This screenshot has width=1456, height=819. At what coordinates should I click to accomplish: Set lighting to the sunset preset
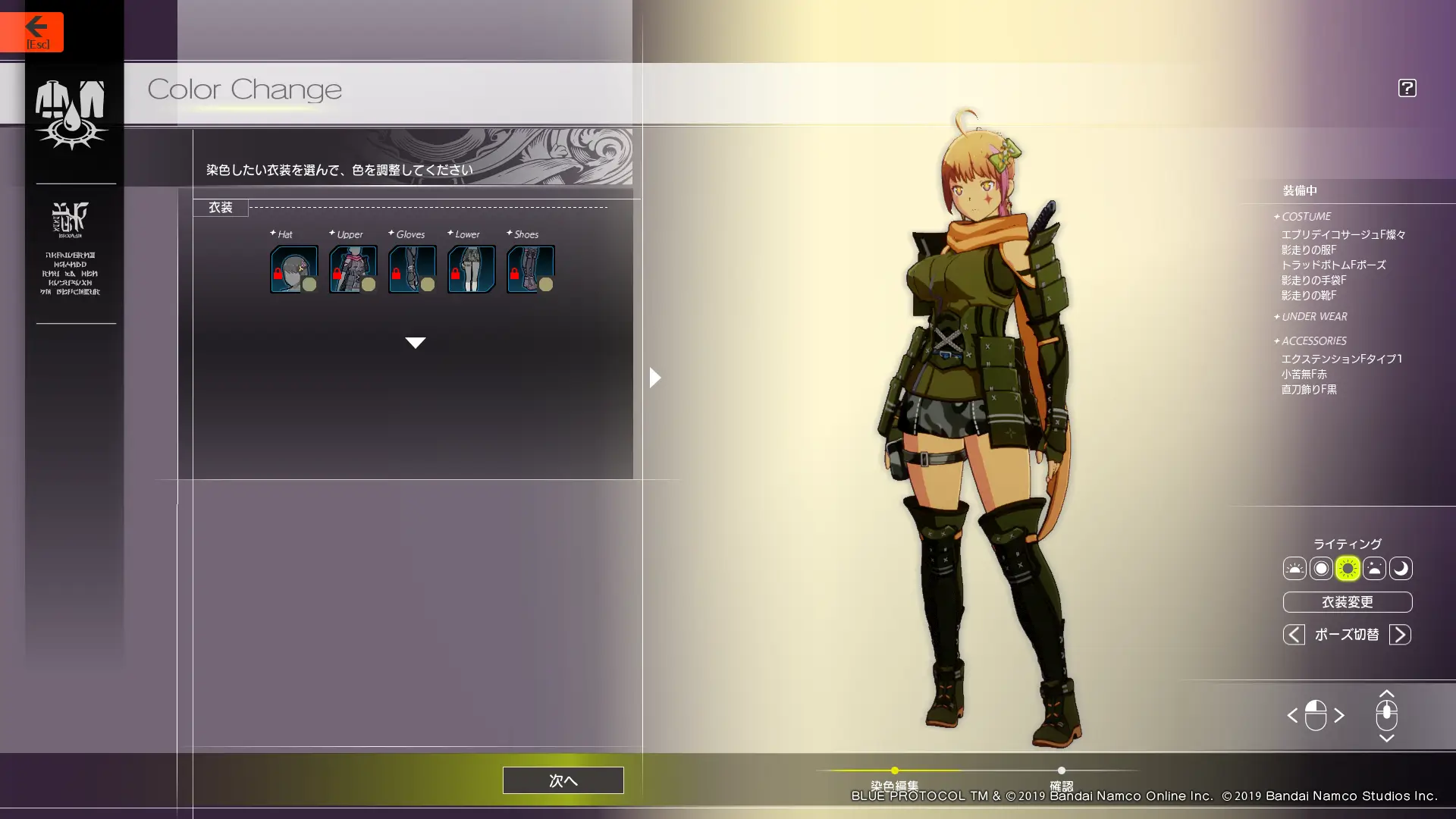(1374, 569)
